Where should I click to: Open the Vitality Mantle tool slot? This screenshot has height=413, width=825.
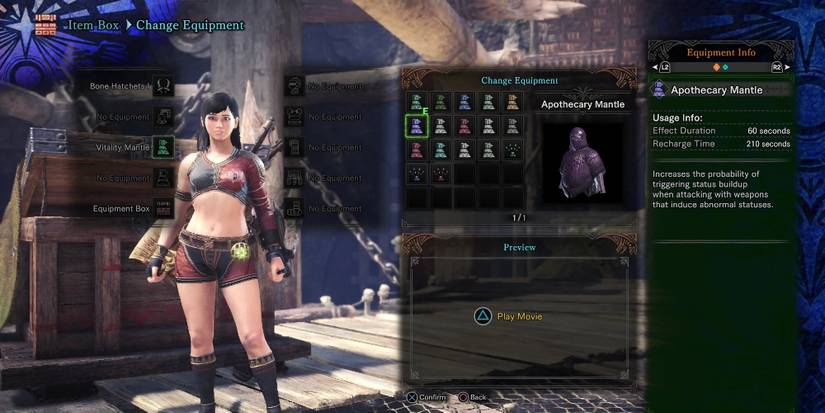coord(162,148)
